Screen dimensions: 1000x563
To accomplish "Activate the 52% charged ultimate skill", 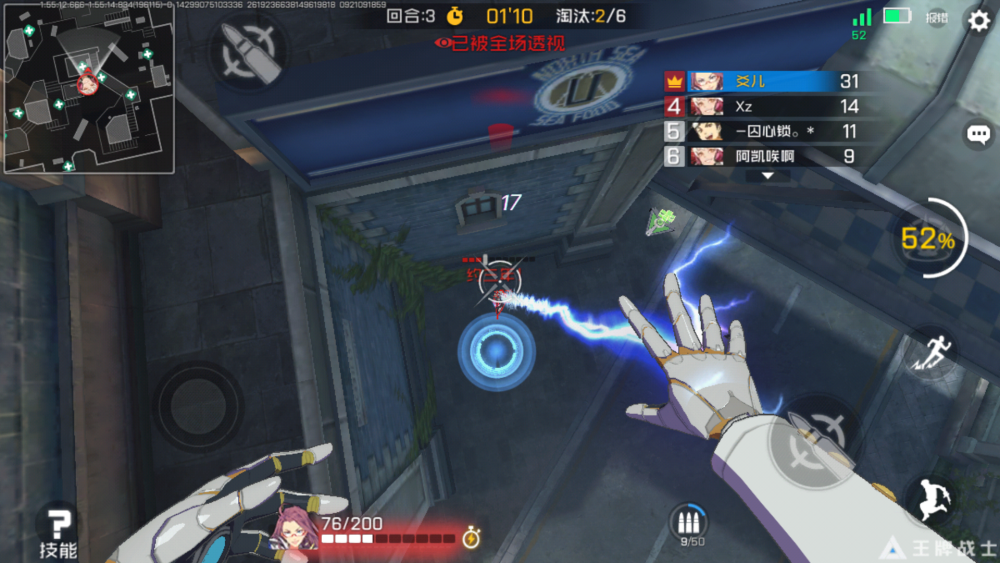I will pos(927,239).
